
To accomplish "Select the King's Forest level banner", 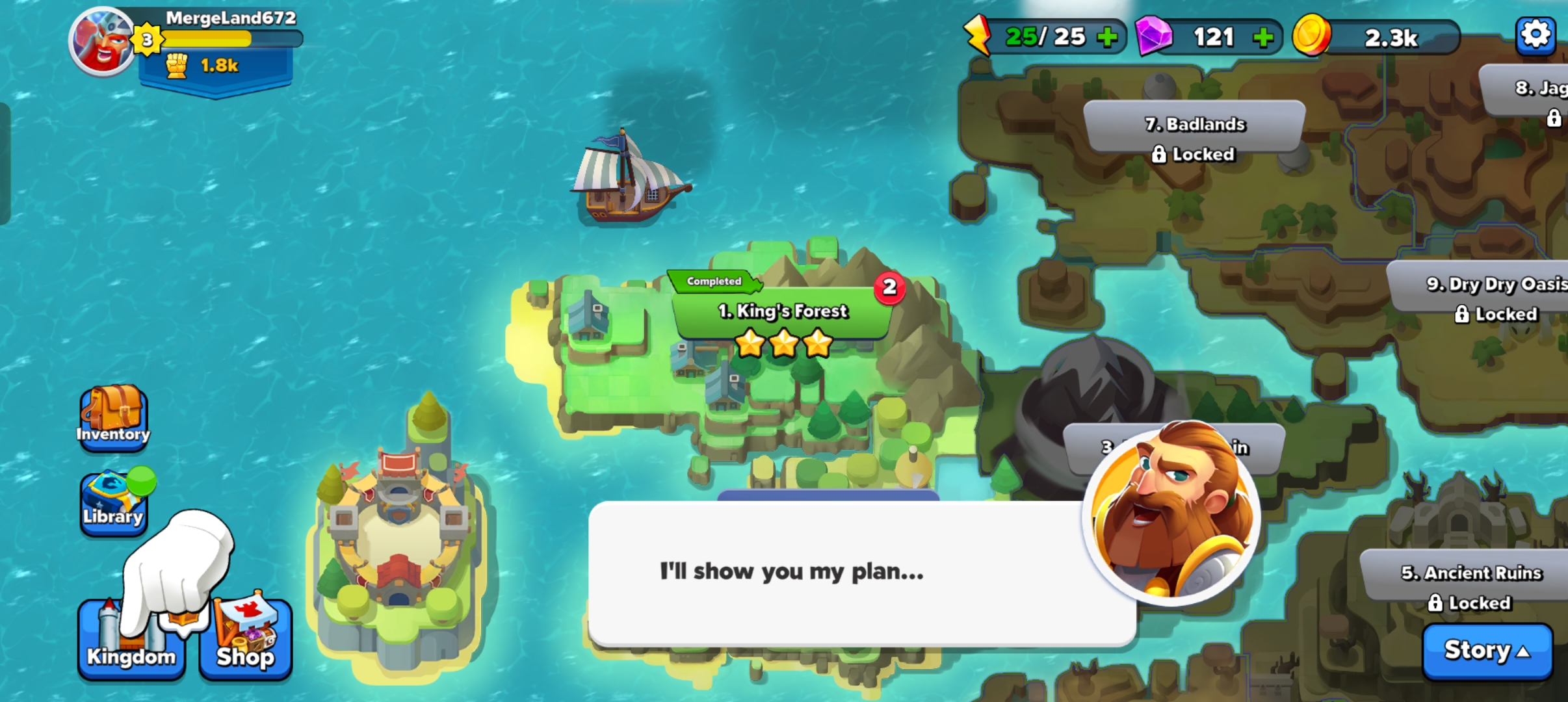I will click(x=783, y=312).
